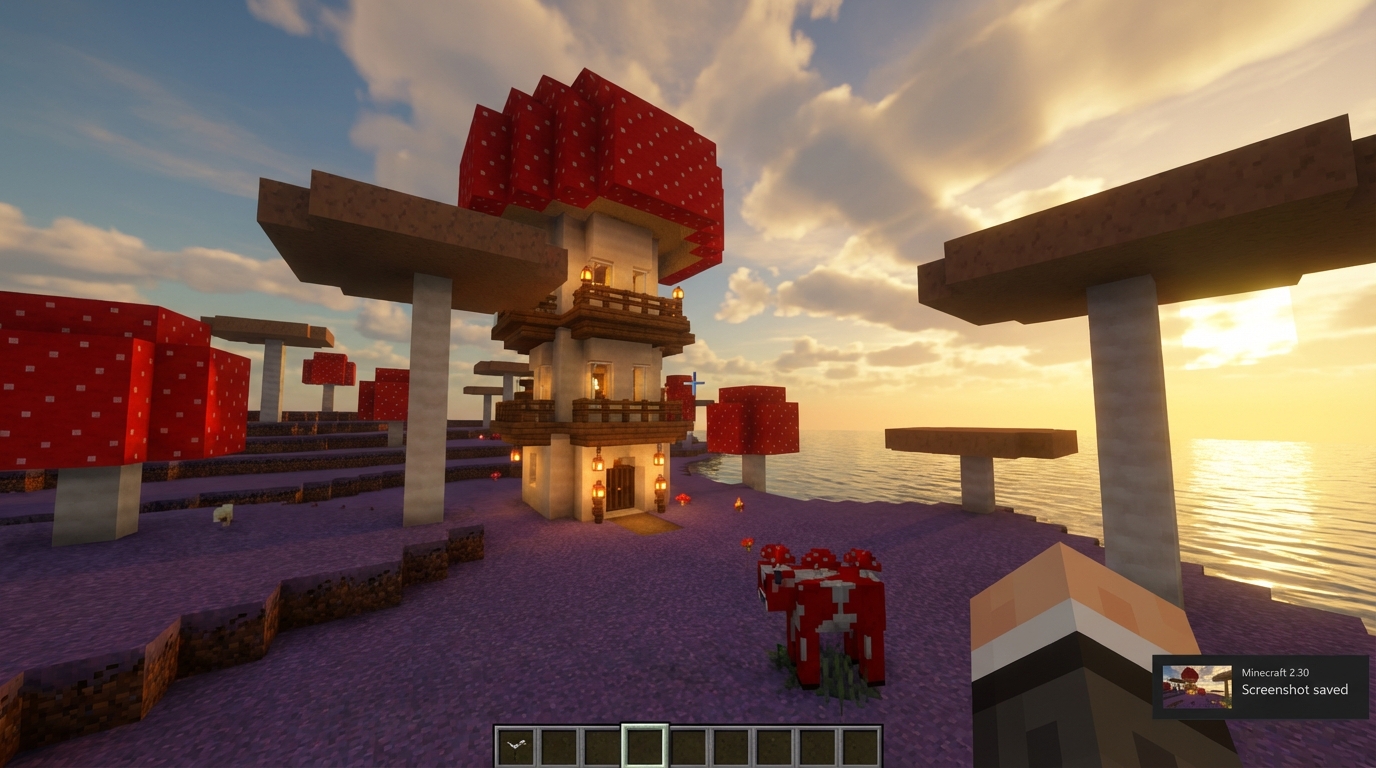The image size is (1376, 768).
Task: Select the seventh hotbar slot
Action: (x=771, y=746)
